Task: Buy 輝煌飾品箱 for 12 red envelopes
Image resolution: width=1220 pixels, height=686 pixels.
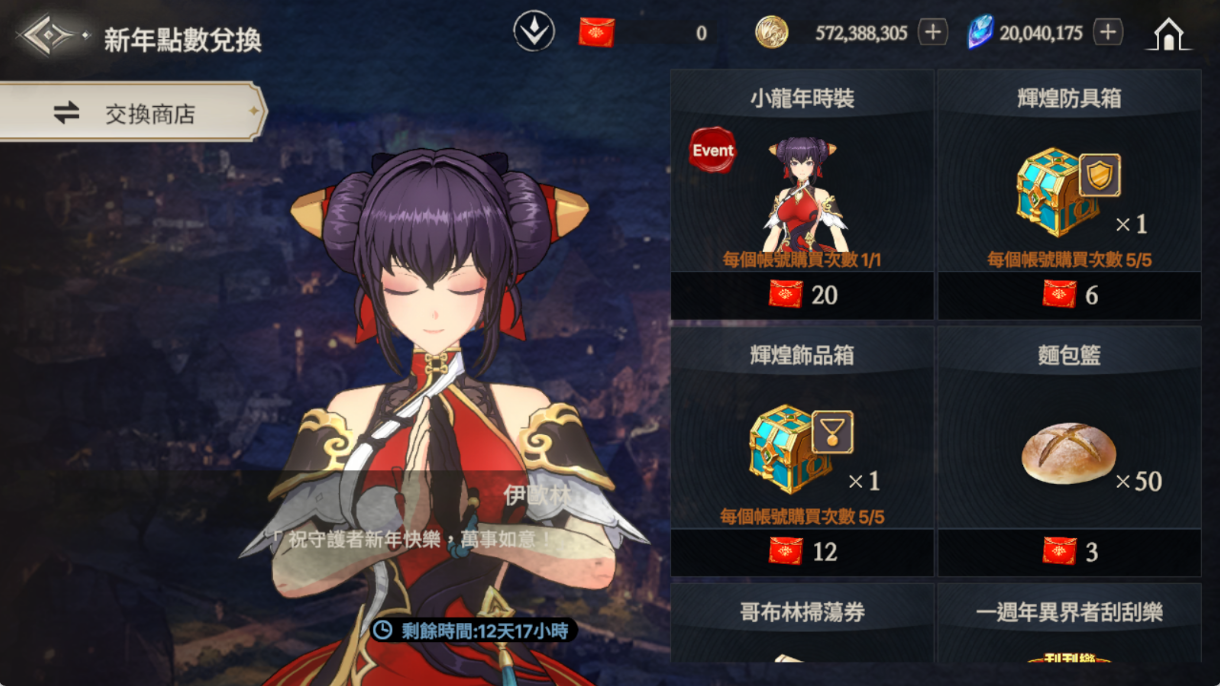Action: click(802, 551)
